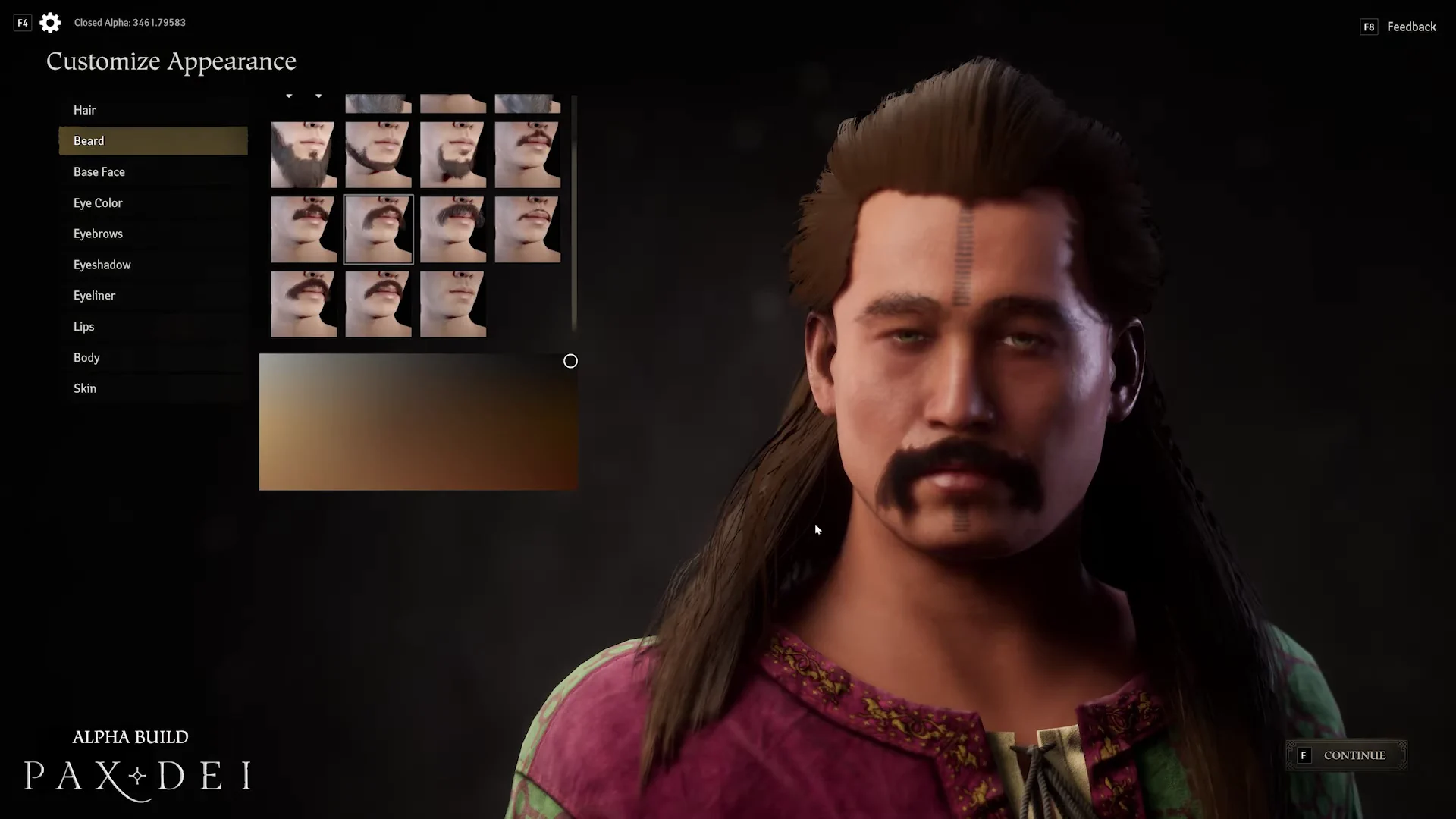Open the Feedback form
This screenshot has height=819, width=1456.
[x=1410, y=27]
